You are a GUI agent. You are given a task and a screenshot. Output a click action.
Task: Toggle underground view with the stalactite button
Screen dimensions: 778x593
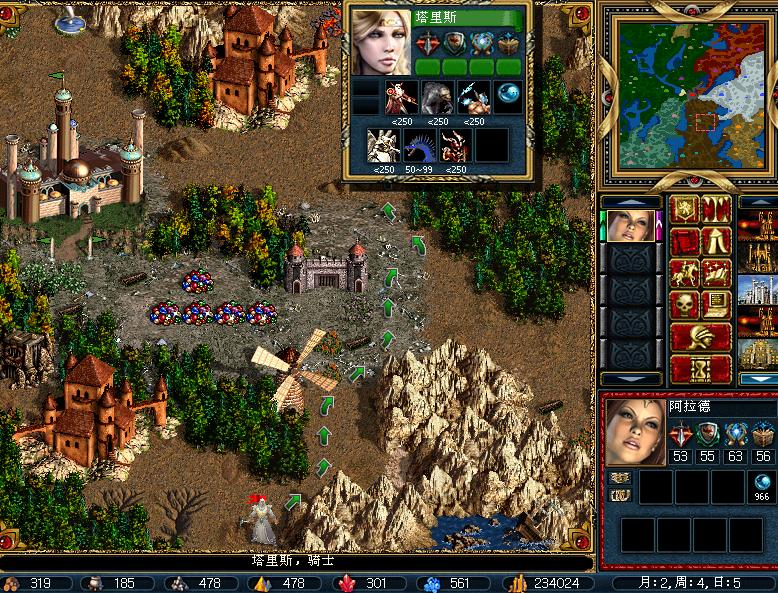tap(716, 210)
